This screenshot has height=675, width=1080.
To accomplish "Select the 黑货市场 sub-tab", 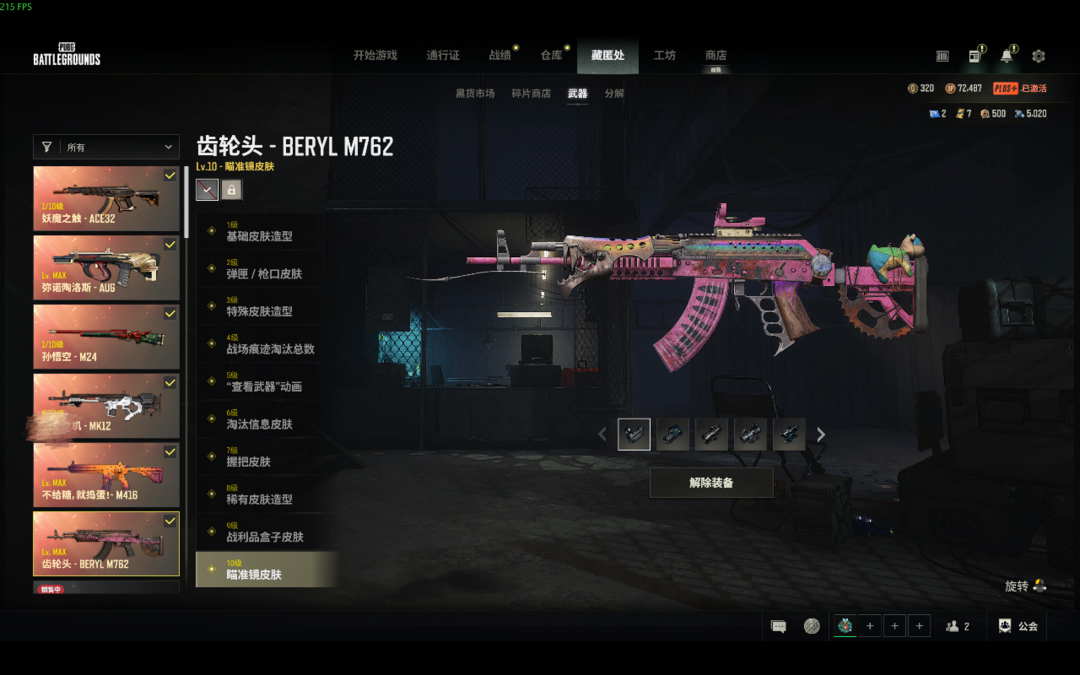I will [x=475, y=94].
